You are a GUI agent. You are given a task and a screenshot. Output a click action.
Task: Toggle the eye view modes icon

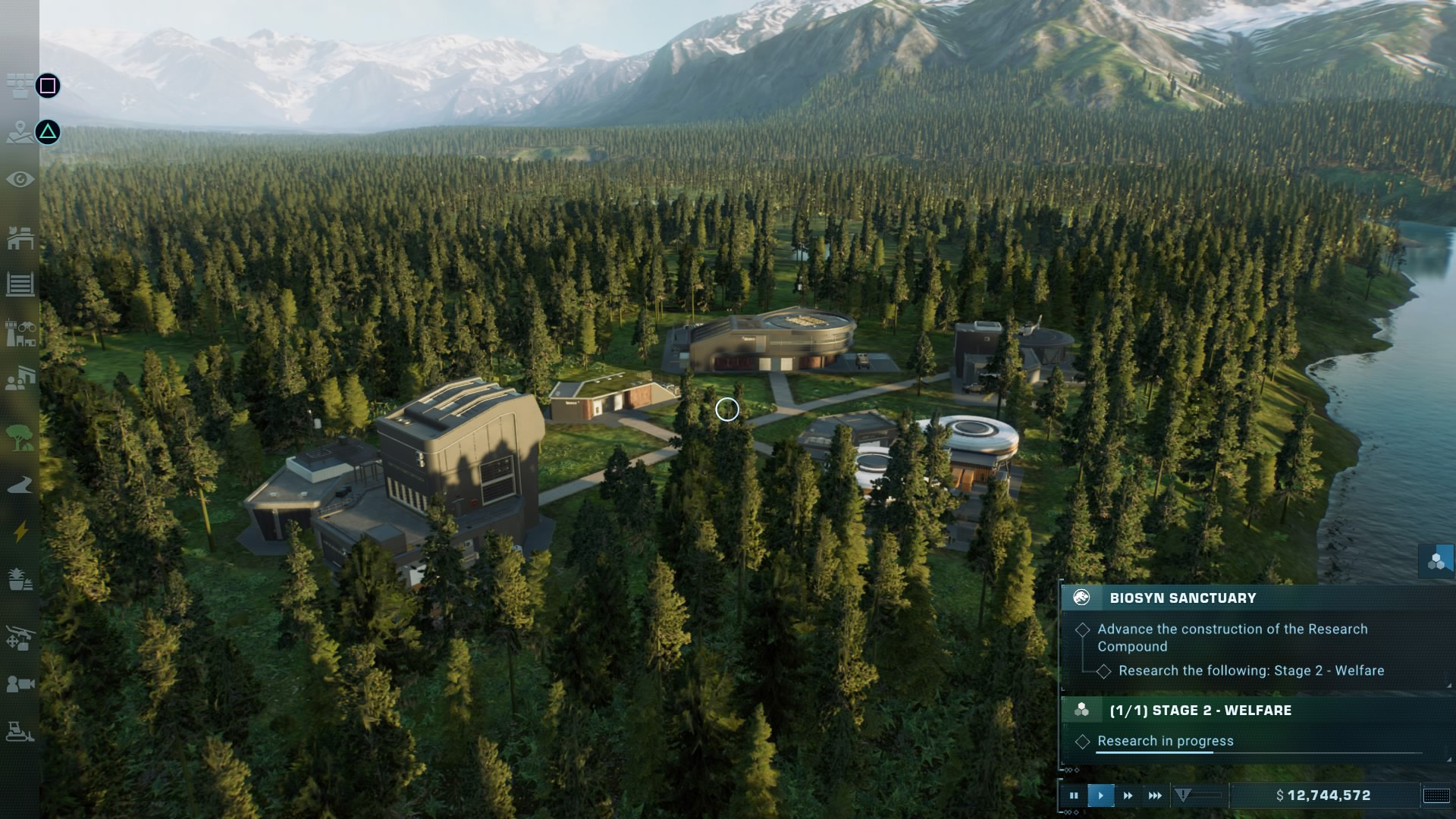click(20, 180)
